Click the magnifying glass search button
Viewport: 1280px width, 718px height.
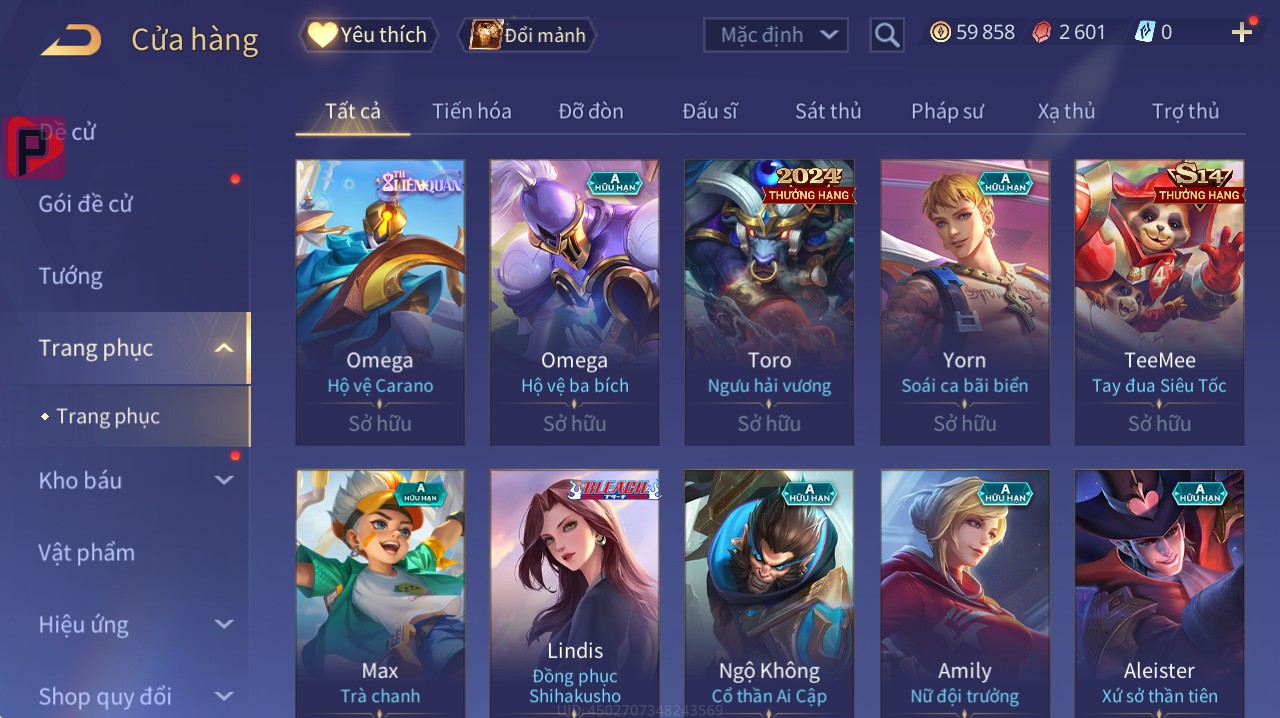pyautogui.click(x=886, y=35)
